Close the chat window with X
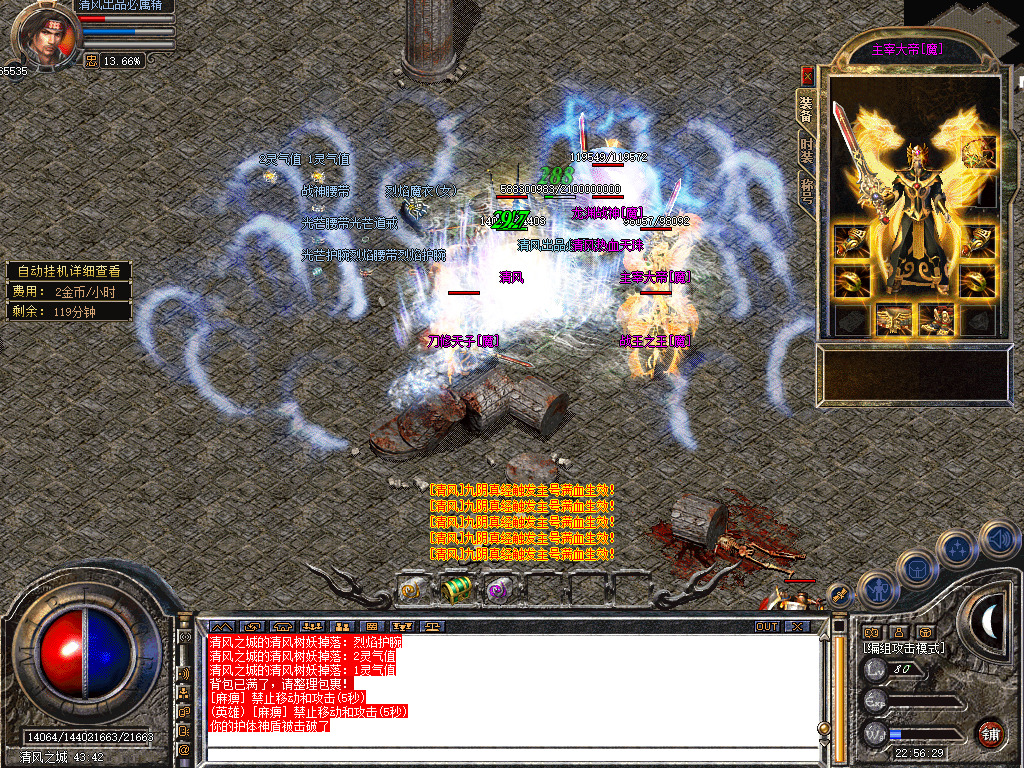This screenshot has height=768, width=1024. (797, 626)
